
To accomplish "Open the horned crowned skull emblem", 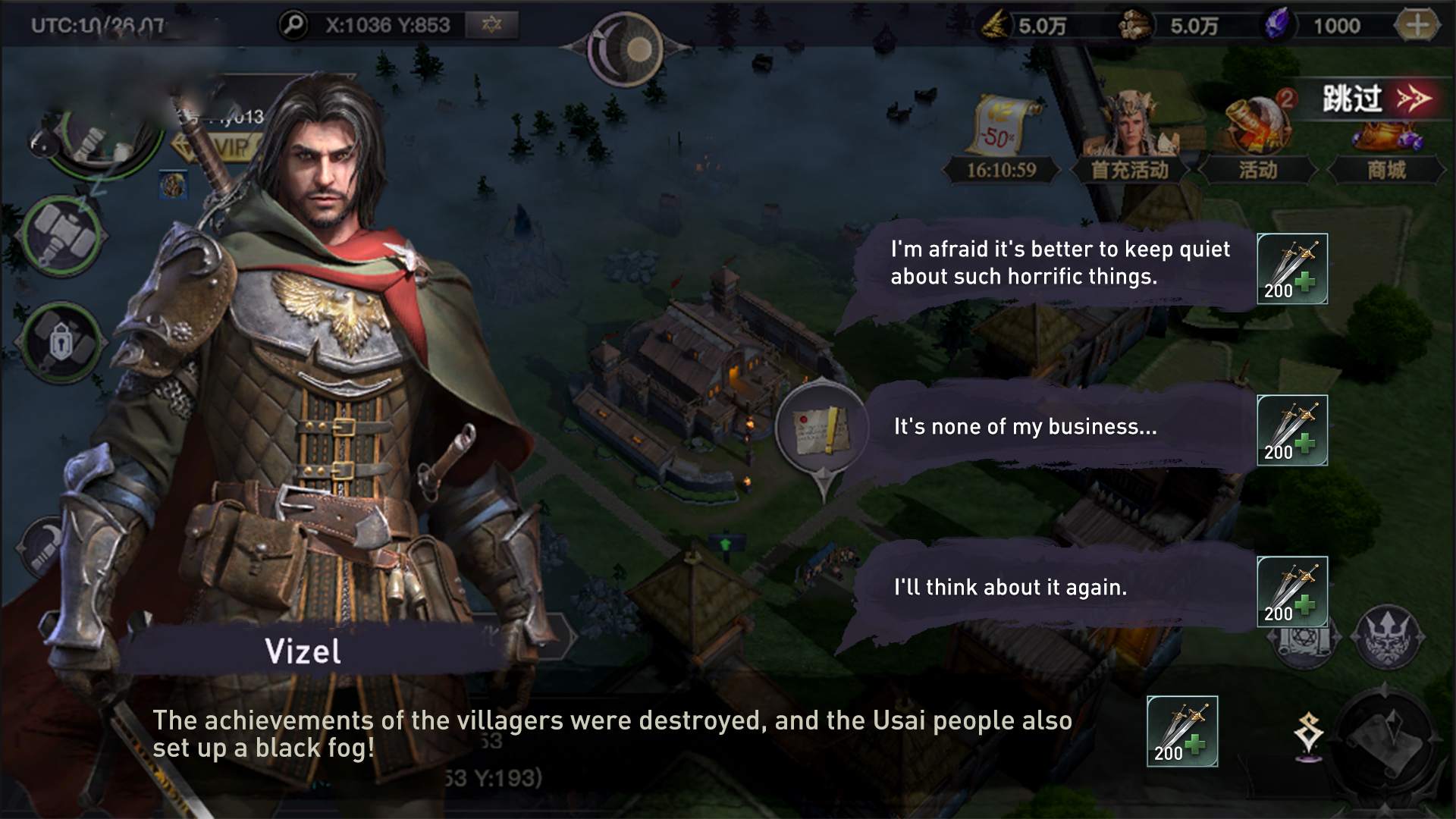I will [1386, 635].
